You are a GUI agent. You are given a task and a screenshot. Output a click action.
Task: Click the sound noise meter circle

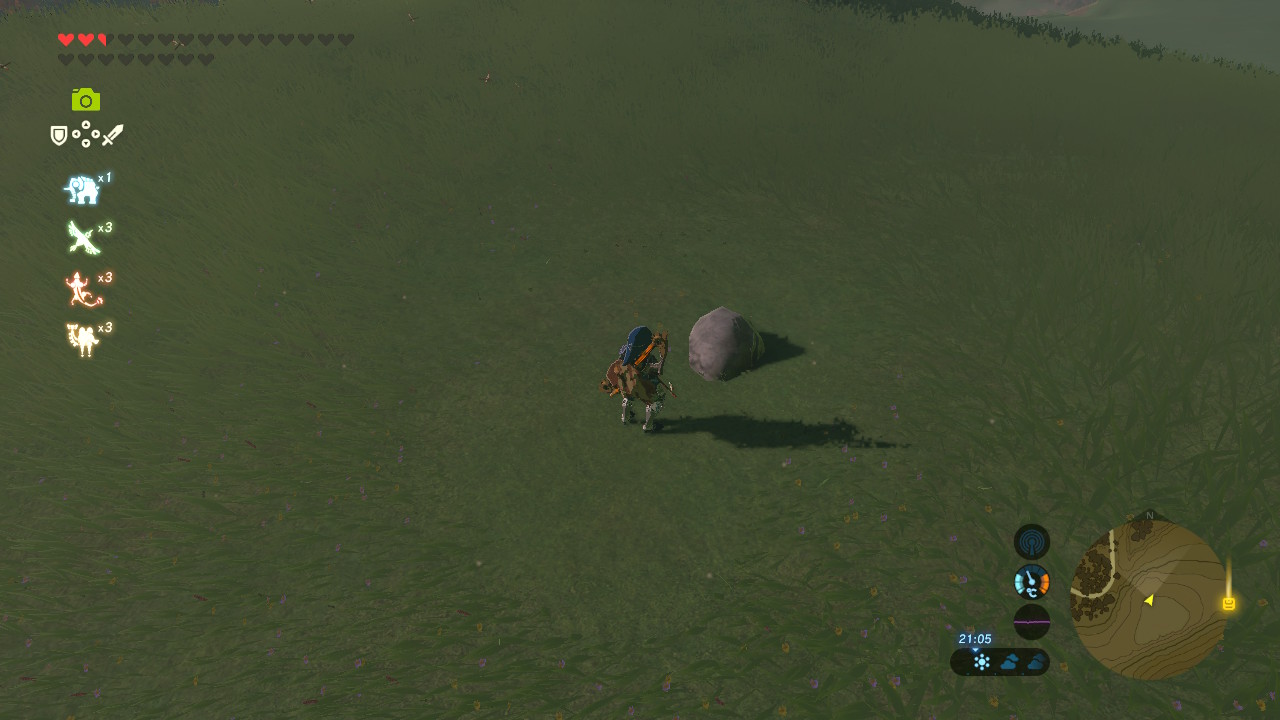pyautogui.click(x=1032, y=621)
